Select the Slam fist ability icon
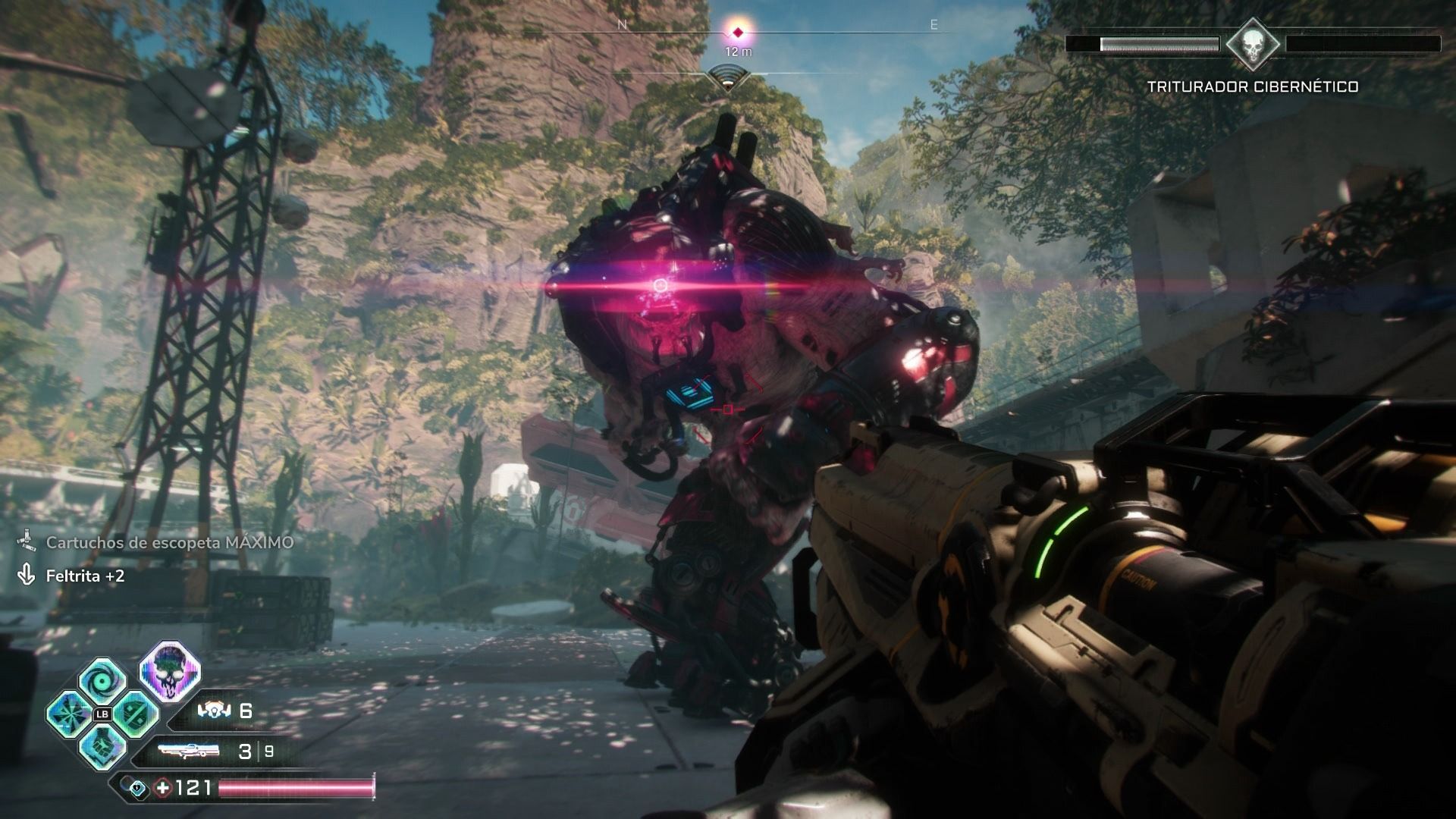 point(103,747)
